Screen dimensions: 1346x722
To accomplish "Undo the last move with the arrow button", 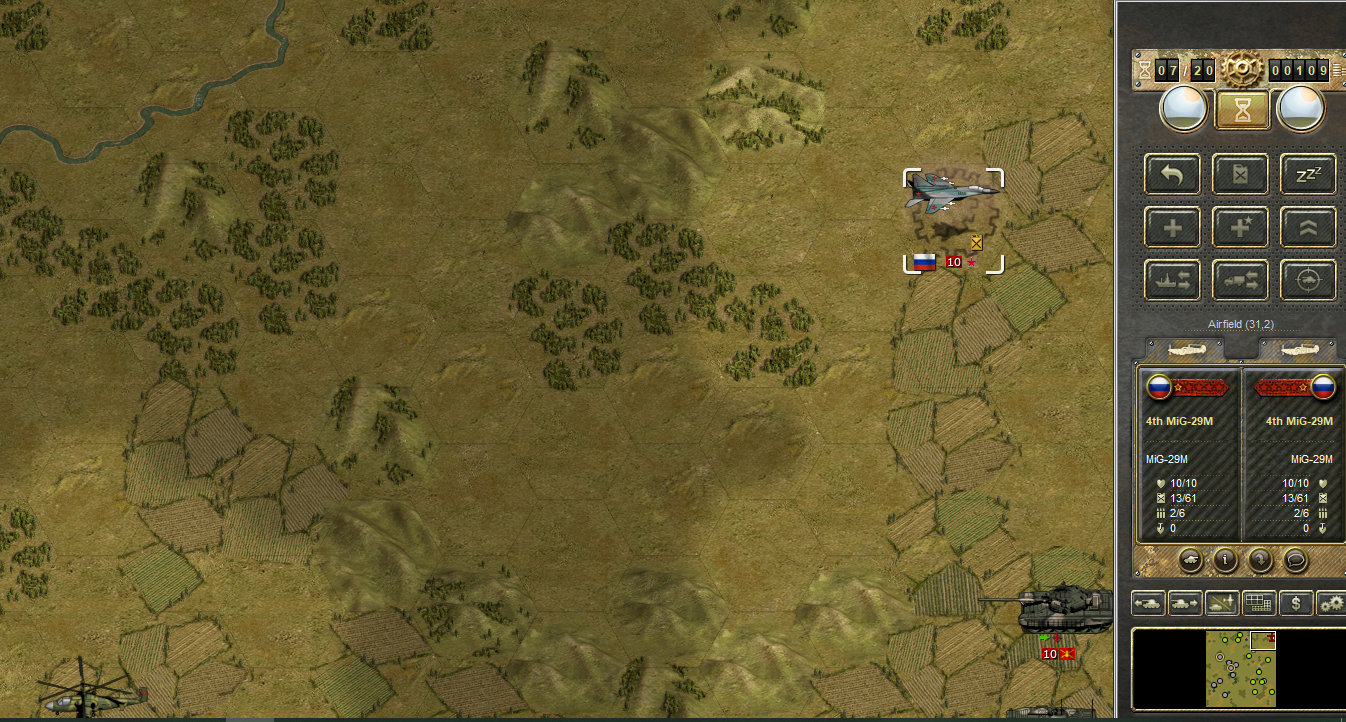I will click(1173, 175).
